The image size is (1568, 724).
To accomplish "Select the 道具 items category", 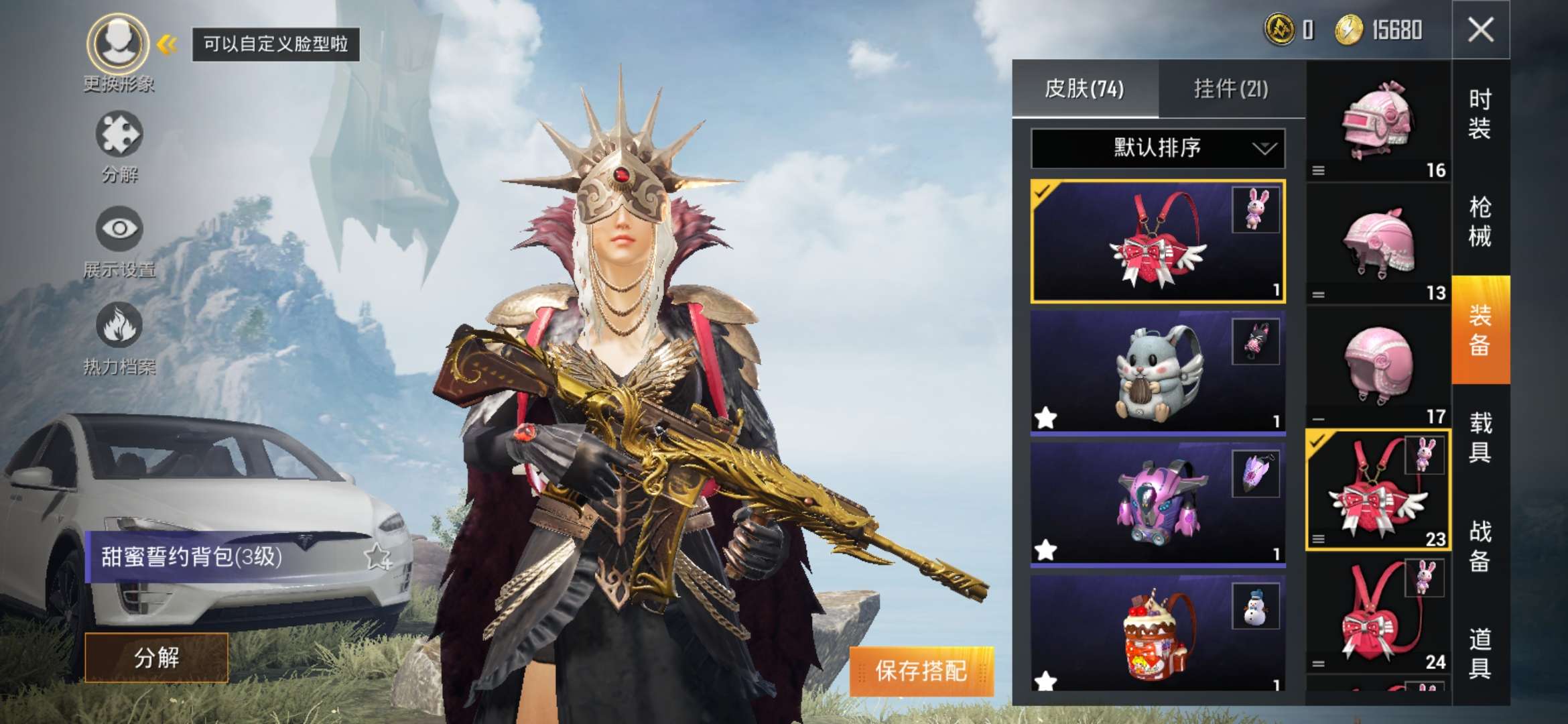I will pos(1480,654).
